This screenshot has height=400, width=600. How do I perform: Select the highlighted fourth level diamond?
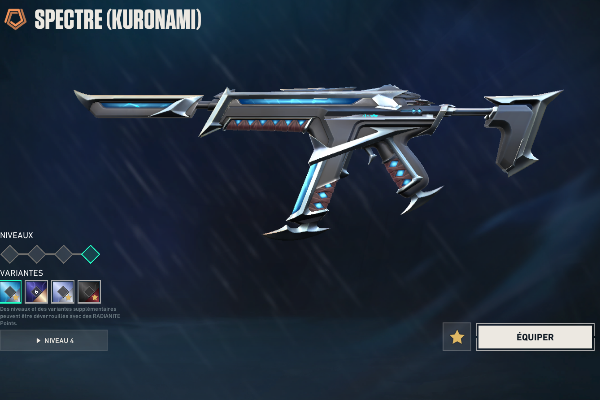tap(90, 254)
